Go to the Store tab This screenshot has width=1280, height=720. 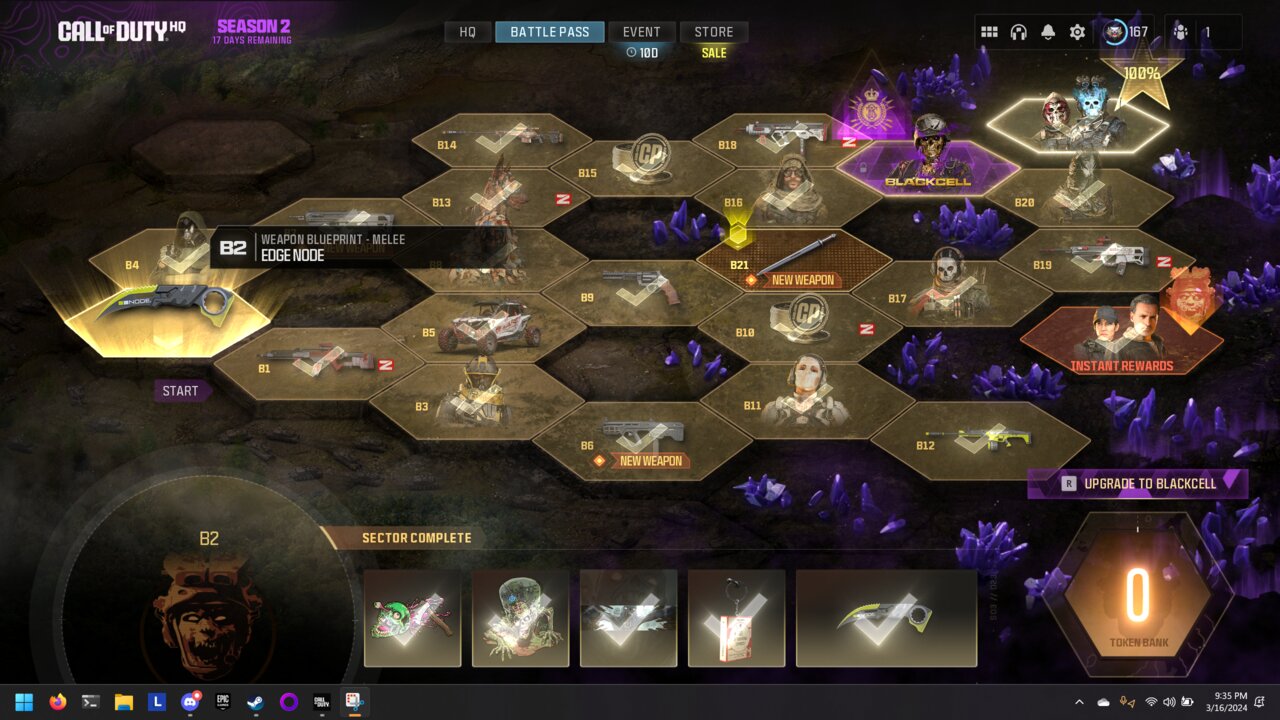tap(714, 32)
